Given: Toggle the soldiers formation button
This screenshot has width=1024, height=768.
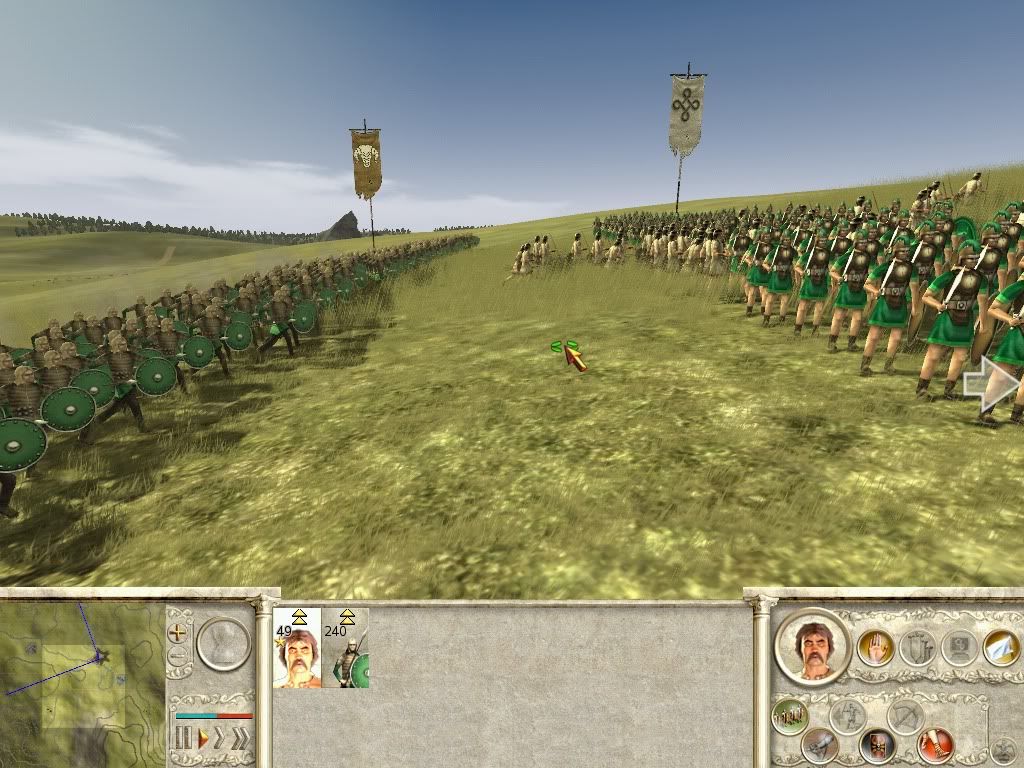Looking at the screenshot, I should (x=789, y=715).
